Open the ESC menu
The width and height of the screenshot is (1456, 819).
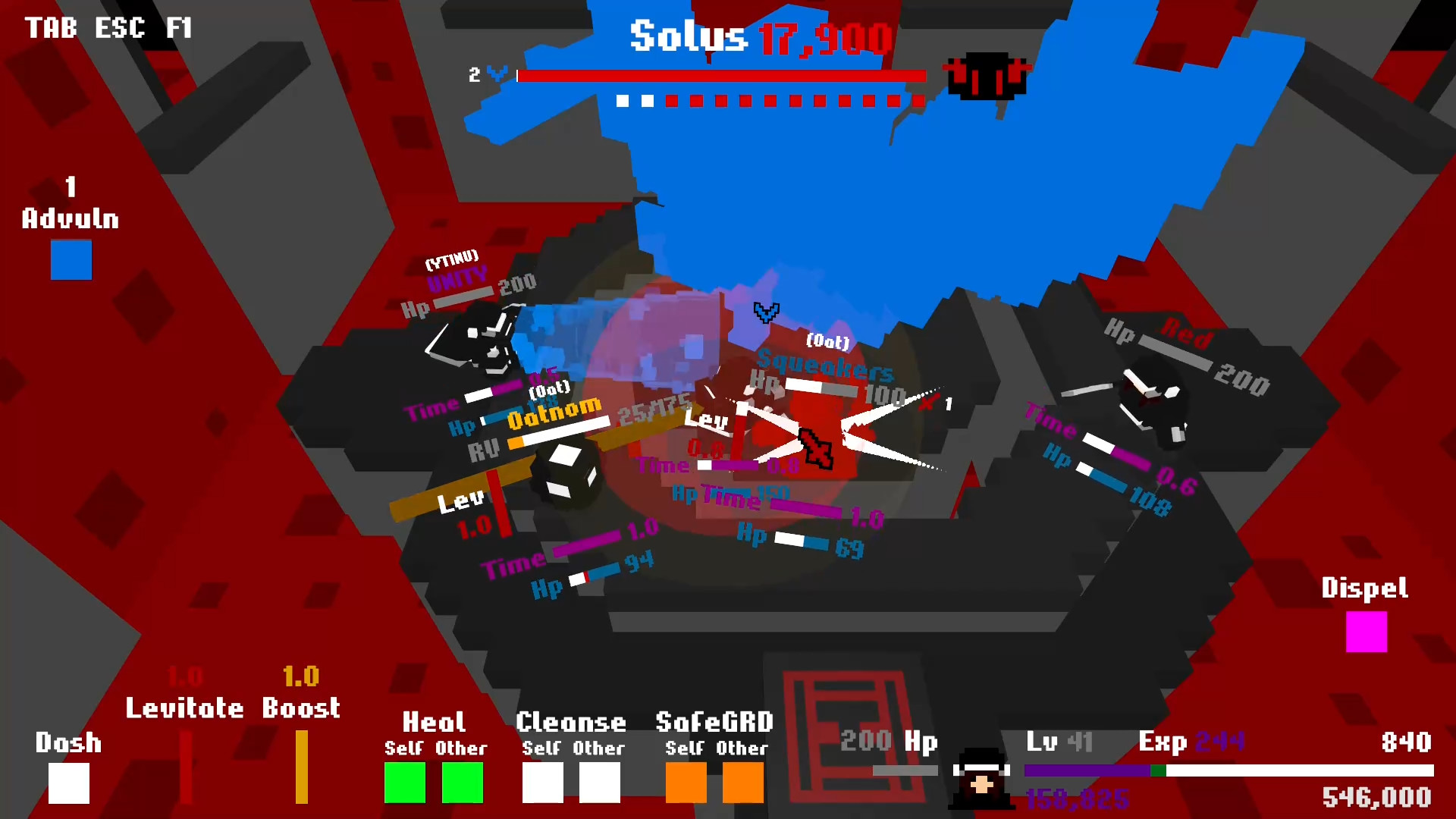pos(118,29)
